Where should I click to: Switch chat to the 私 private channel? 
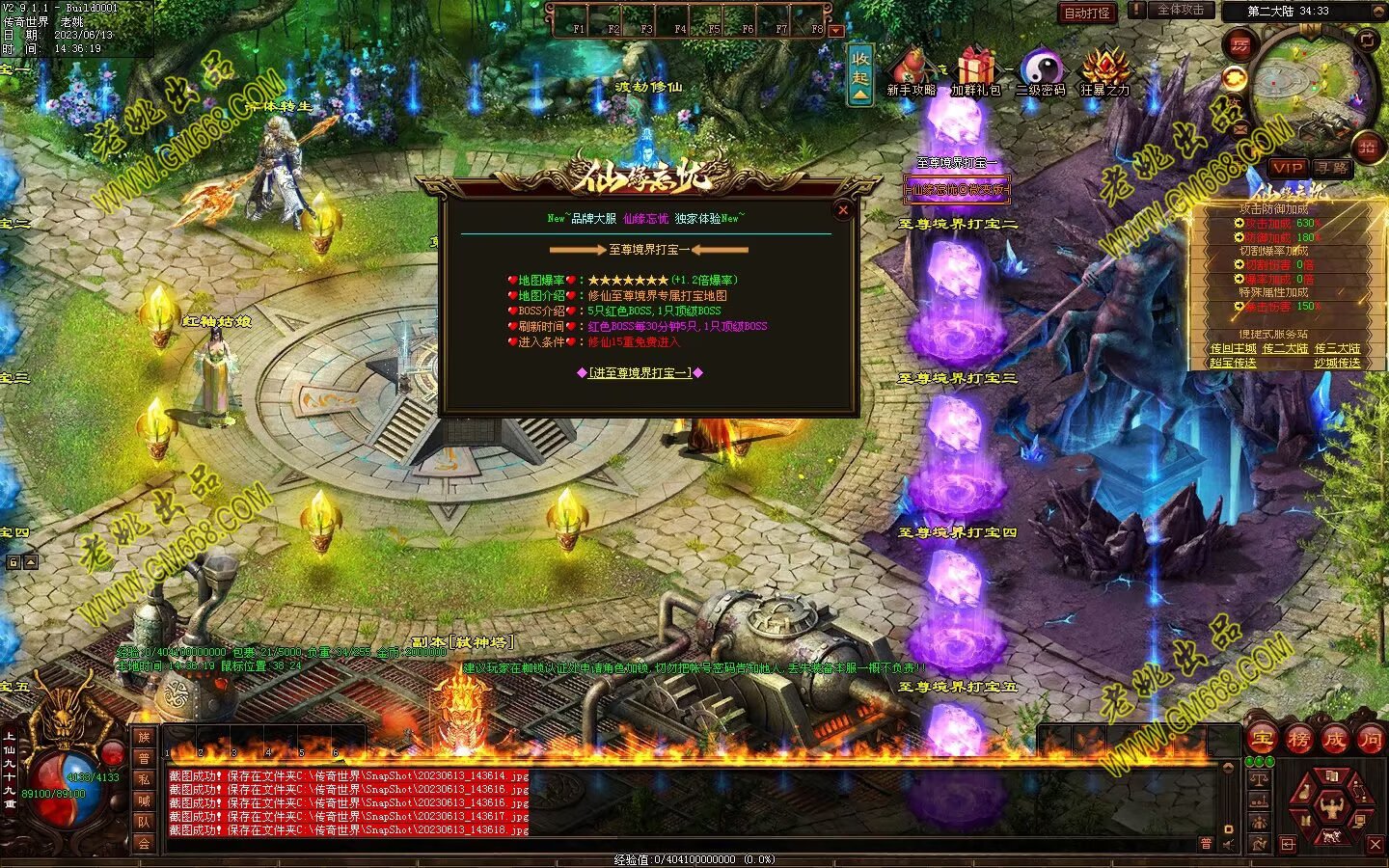click(144, 779)
